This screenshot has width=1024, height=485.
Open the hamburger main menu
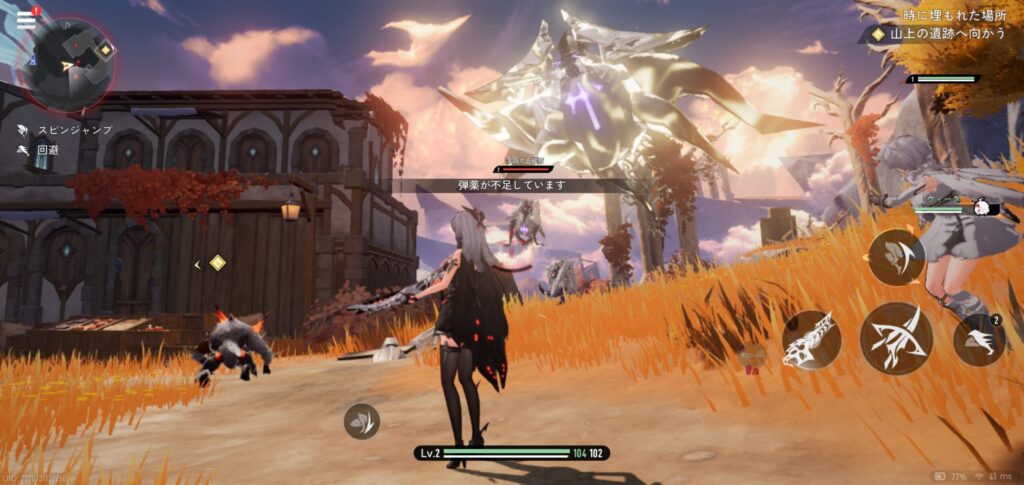(x=25, y=18)
